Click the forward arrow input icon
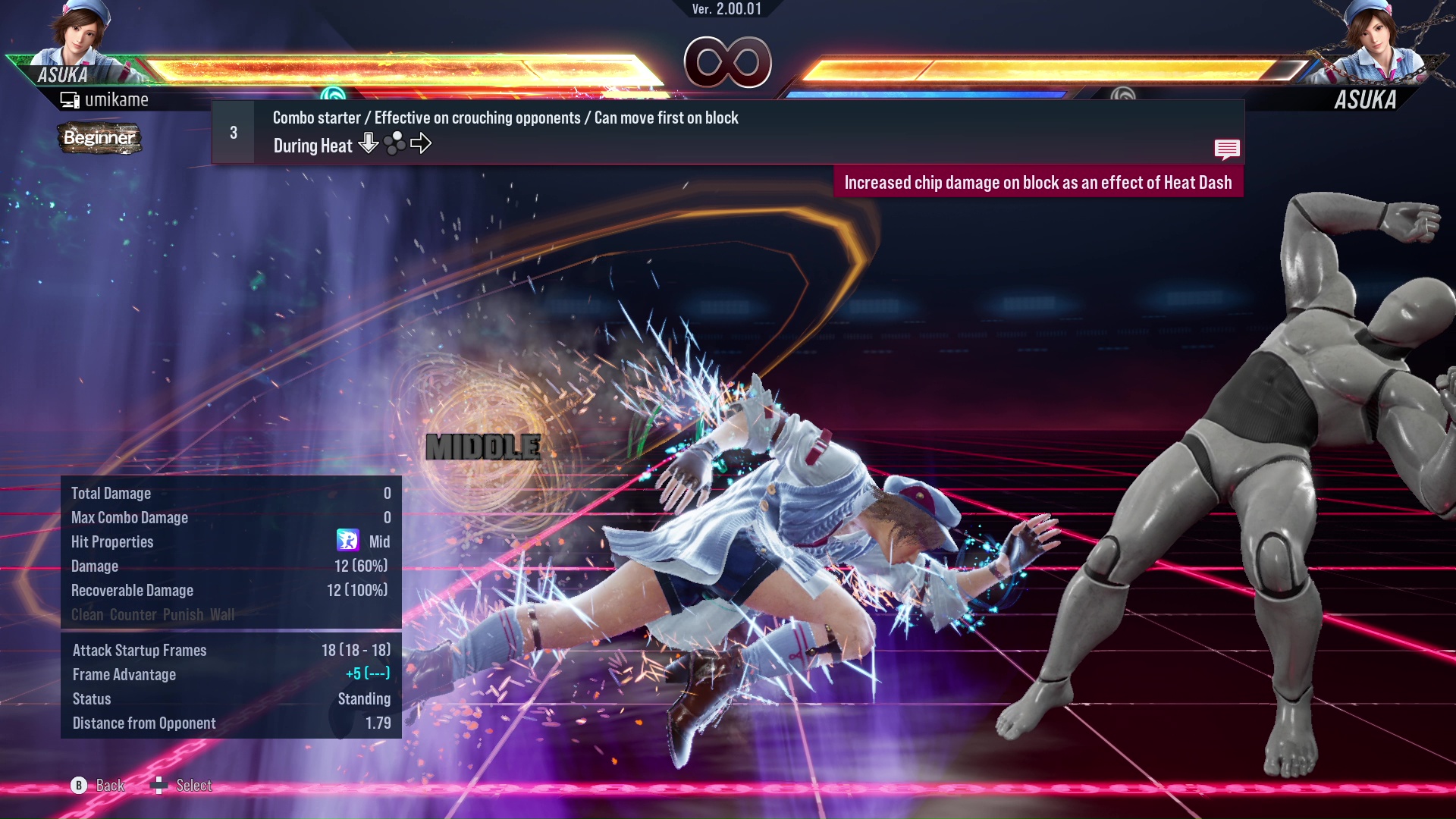The width and height of the screenshot is (1456, 819). [x=422, y=143]
